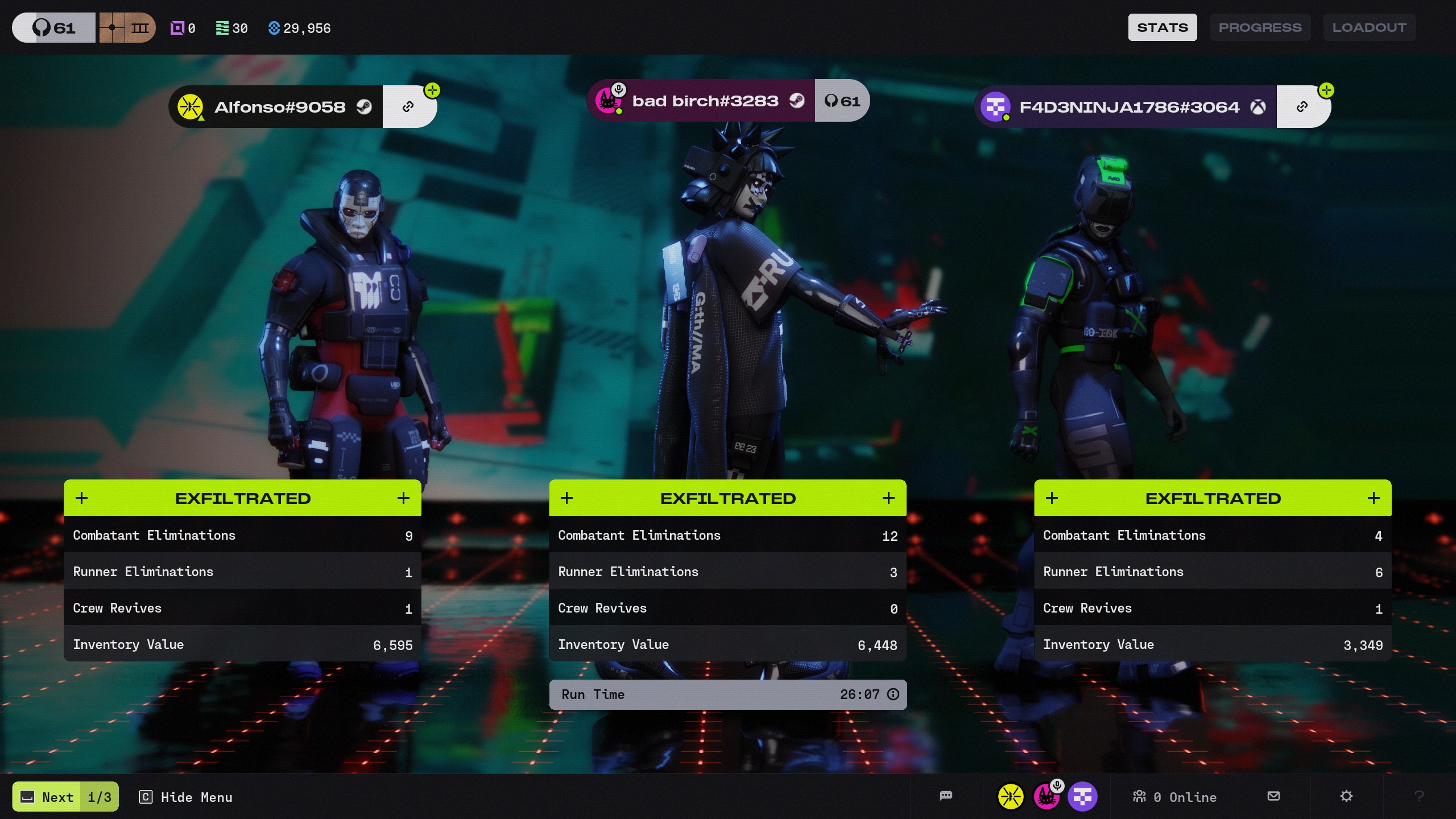Image resolution: width=1456 pixels, height=819 pixels.
Task: Open the chat bubble icon
Action: [x=946, y=796]
